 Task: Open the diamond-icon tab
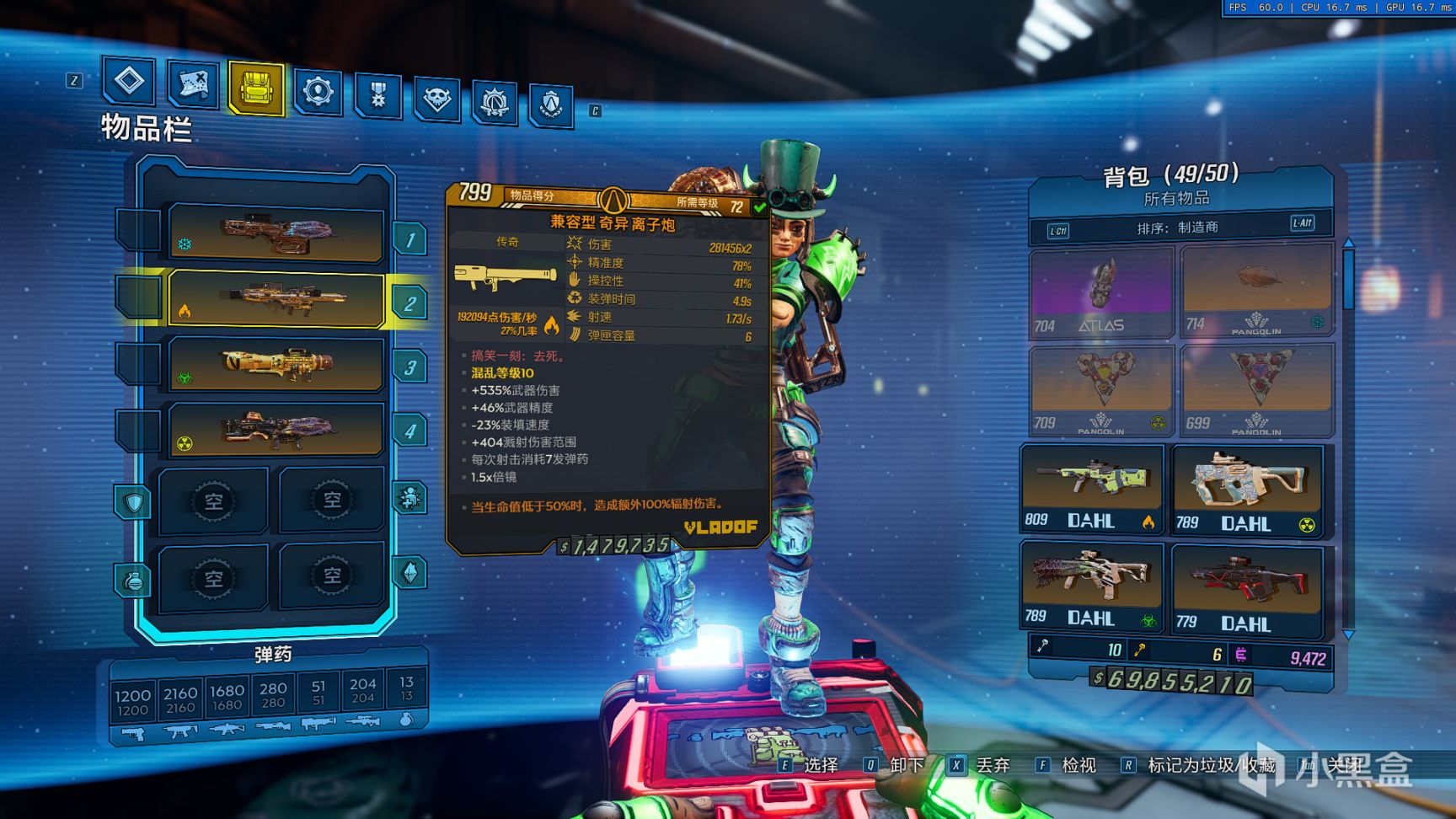pyautogui.click(x=129, y=81)
